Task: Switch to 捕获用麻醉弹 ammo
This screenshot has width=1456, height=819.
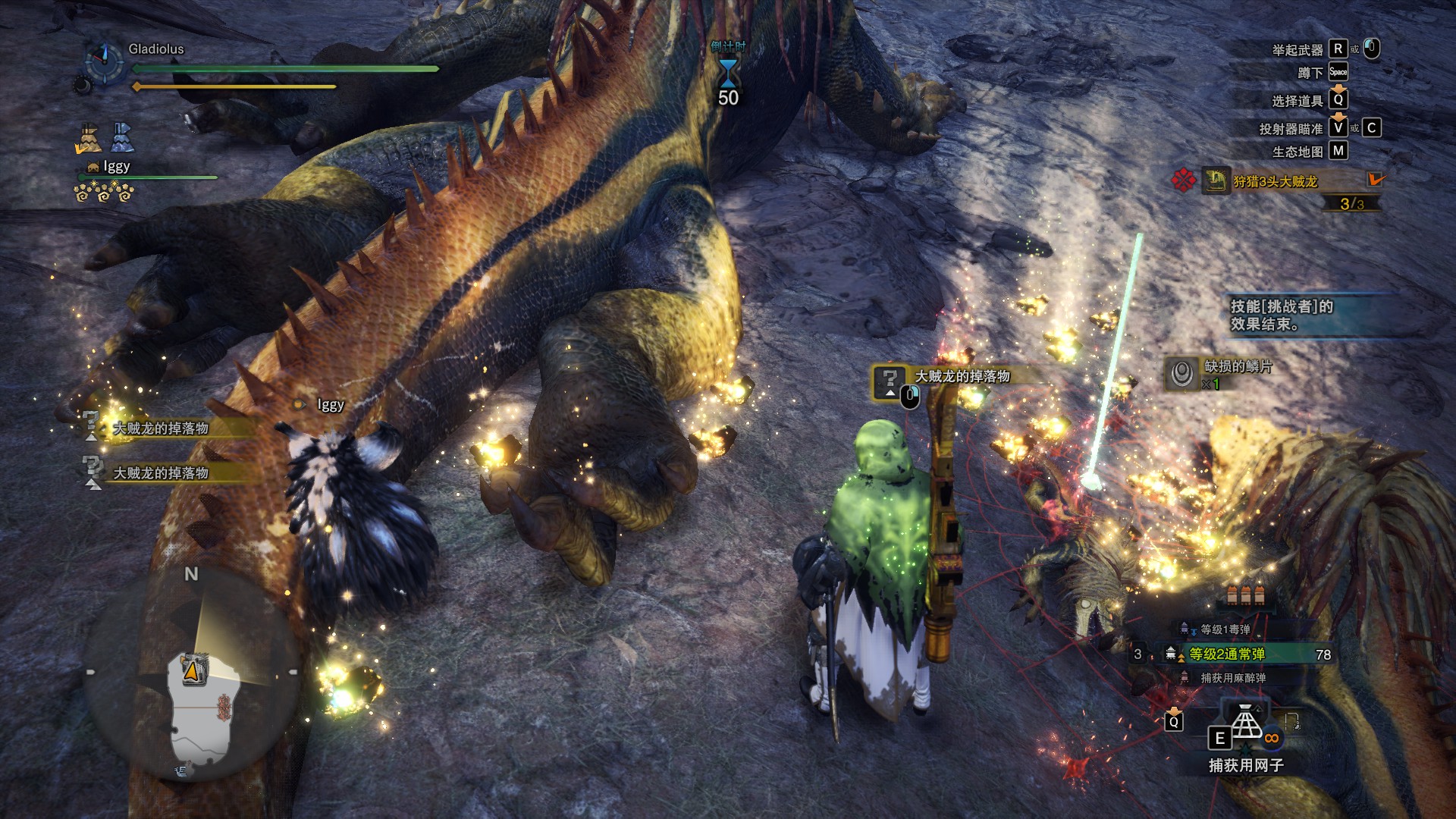Action: pos(1232,678)
